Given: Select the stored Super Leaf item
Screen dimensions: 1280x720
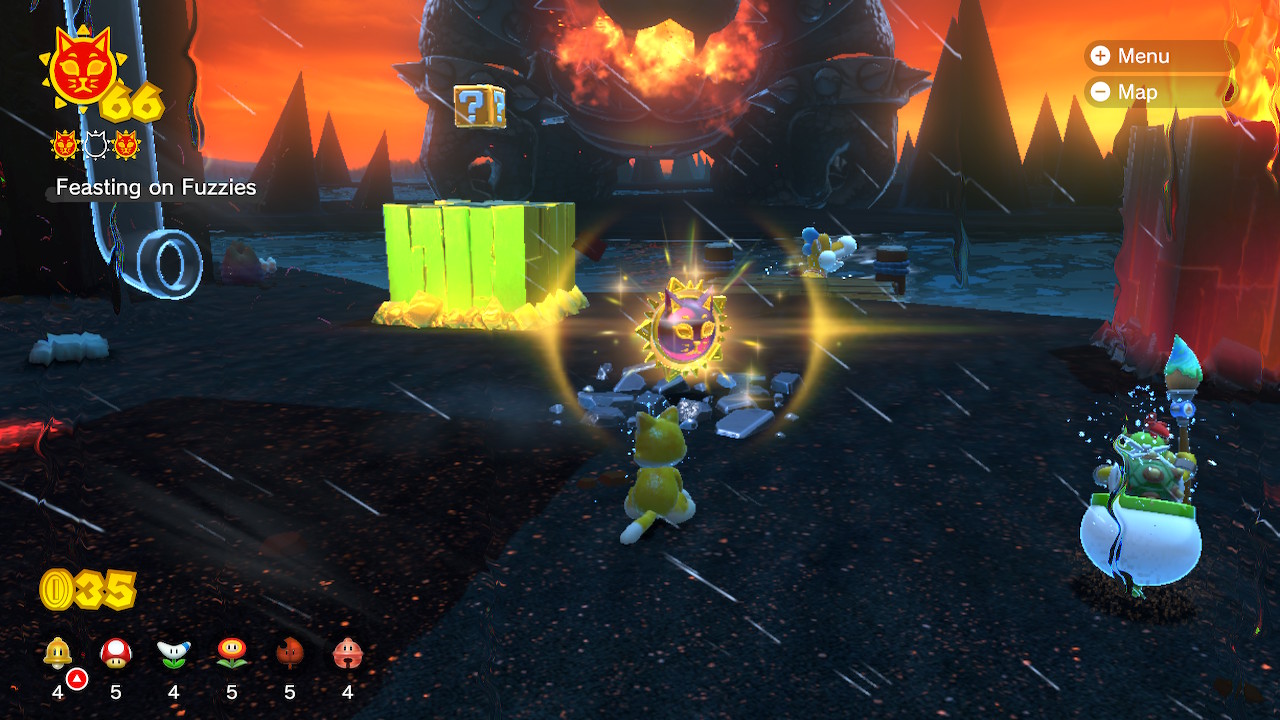Looking at the screenshot, I should pyautogui.click(x=290, y=654).
